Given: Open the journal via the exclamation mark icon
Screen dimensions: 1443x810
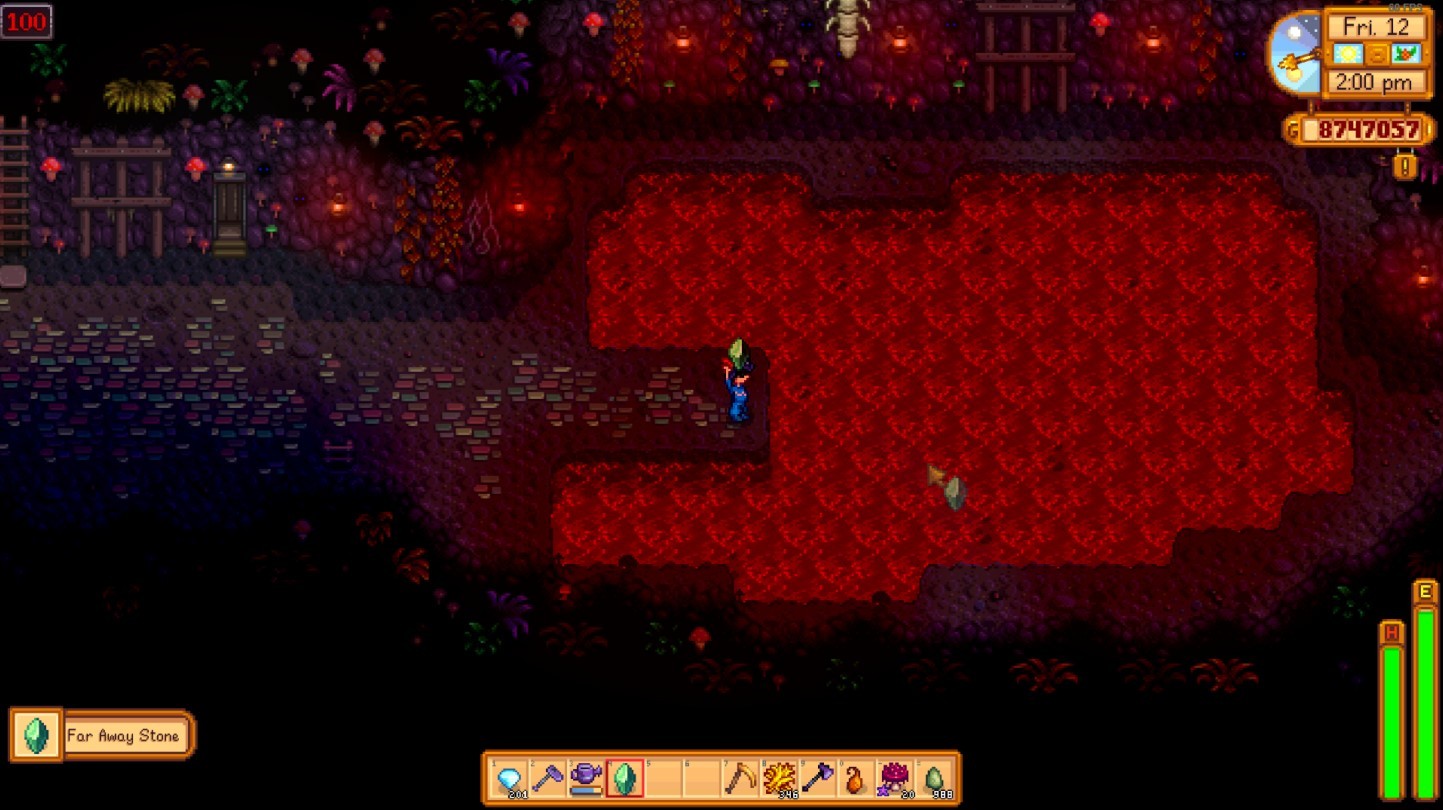Looking at the screenshot, I should click(x=1405, y=166).
